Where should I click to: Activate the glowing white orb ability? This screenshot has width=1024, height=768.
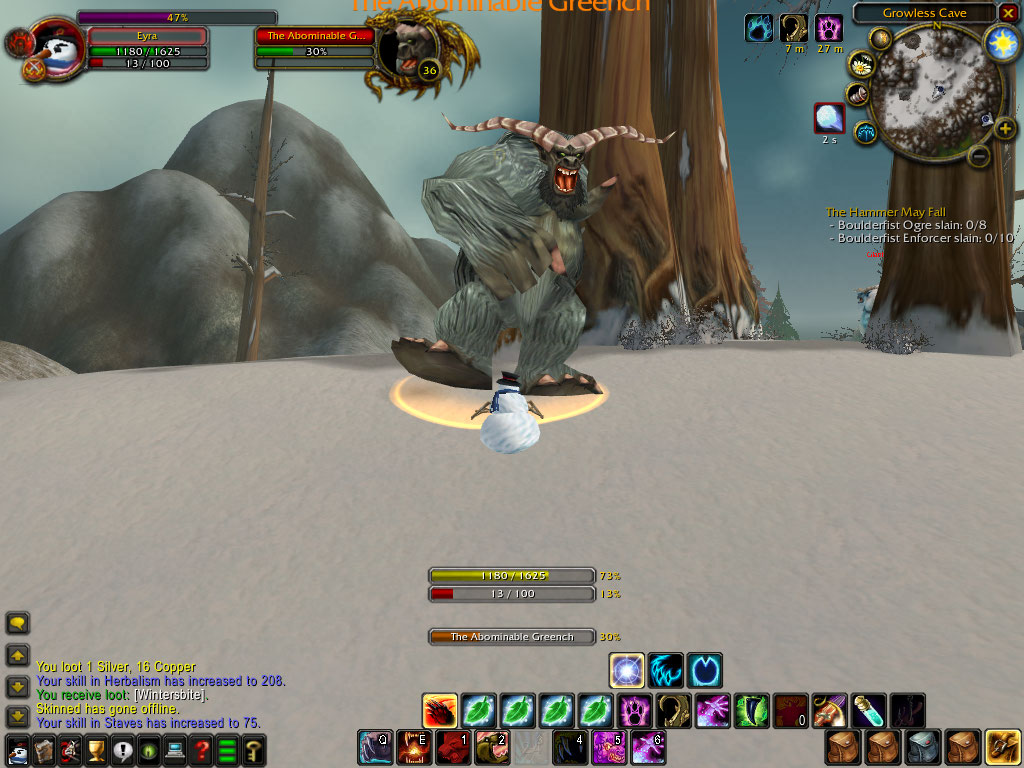point(627,670)
